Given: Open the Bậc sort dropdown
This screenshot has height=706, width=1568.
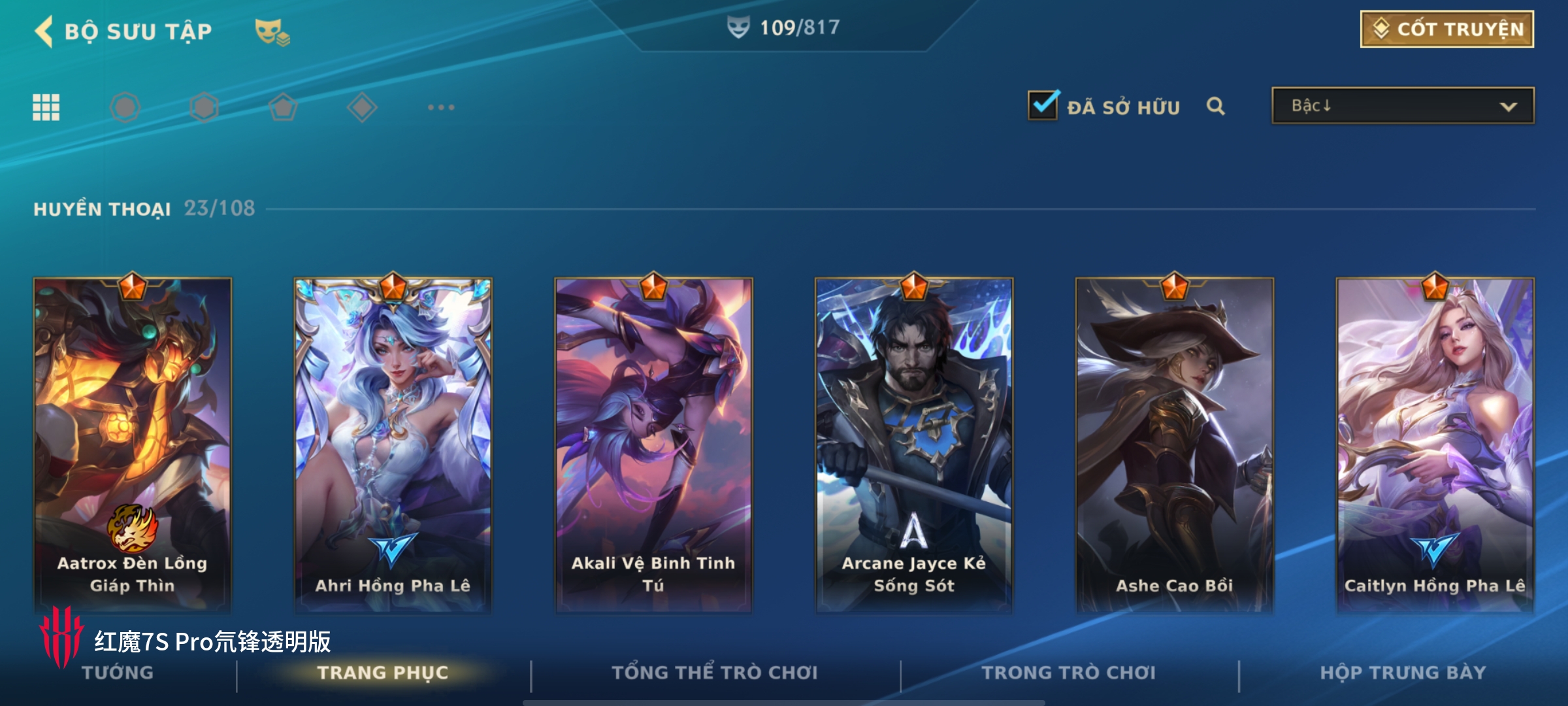Looking at the screenshot, I should click(1402, 106).
